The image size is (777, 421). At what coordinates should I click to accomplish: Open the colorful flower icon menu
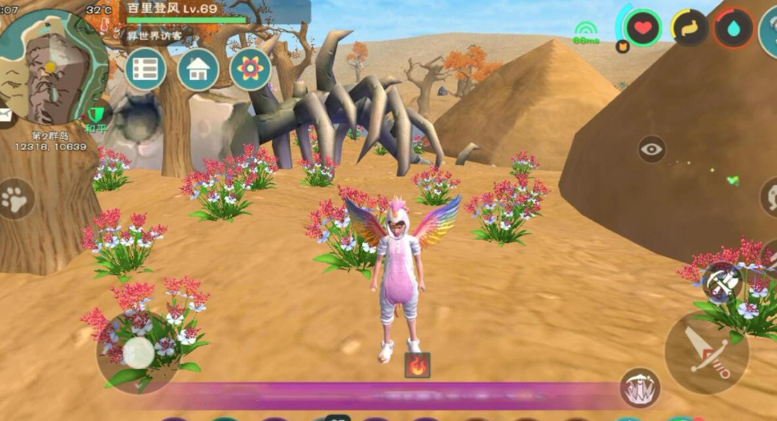click(250, 70)
